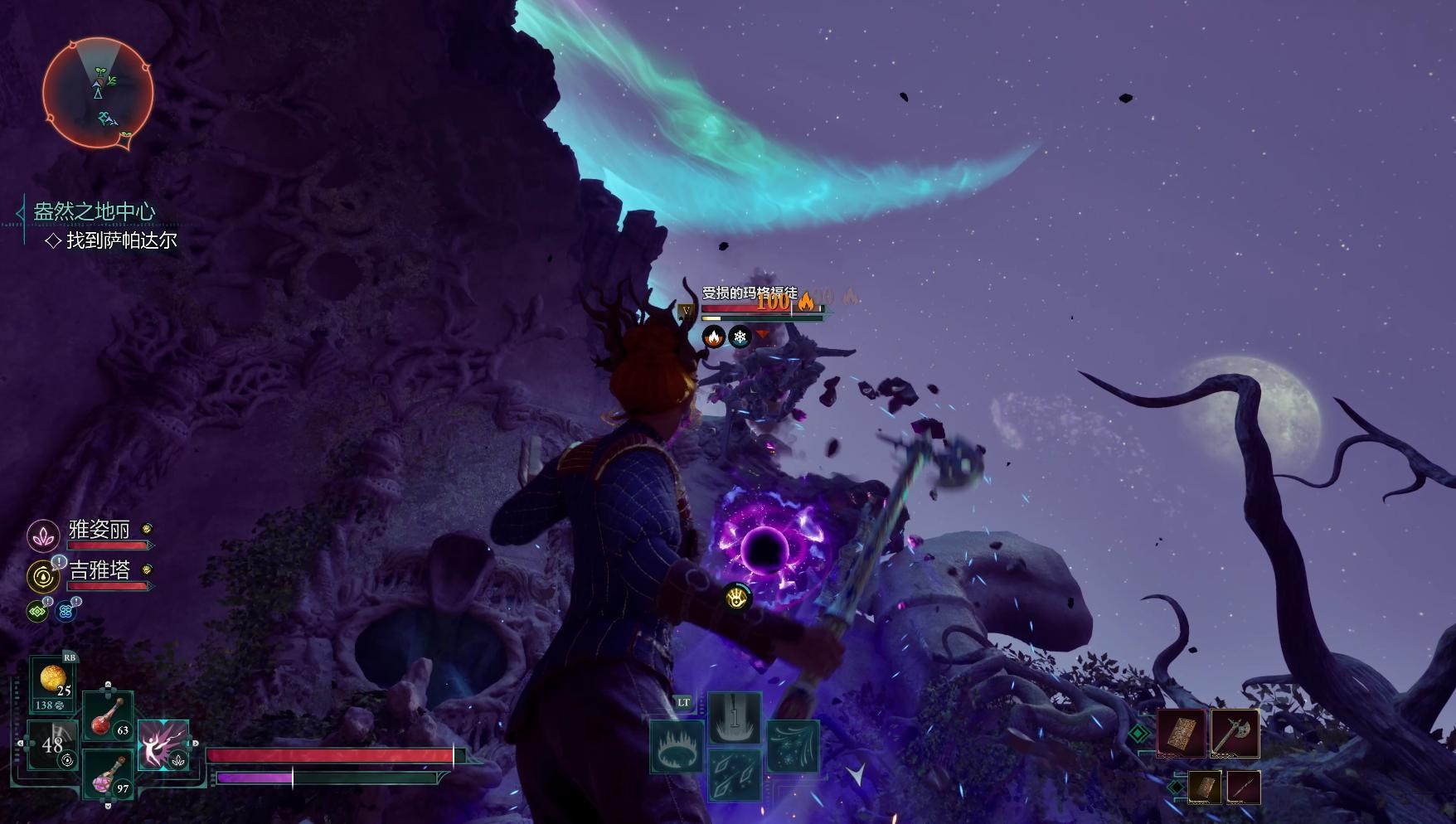Click the blue knot companion icon
The width and height of the screenshot is (1456, 824).
tap(66, 612)
